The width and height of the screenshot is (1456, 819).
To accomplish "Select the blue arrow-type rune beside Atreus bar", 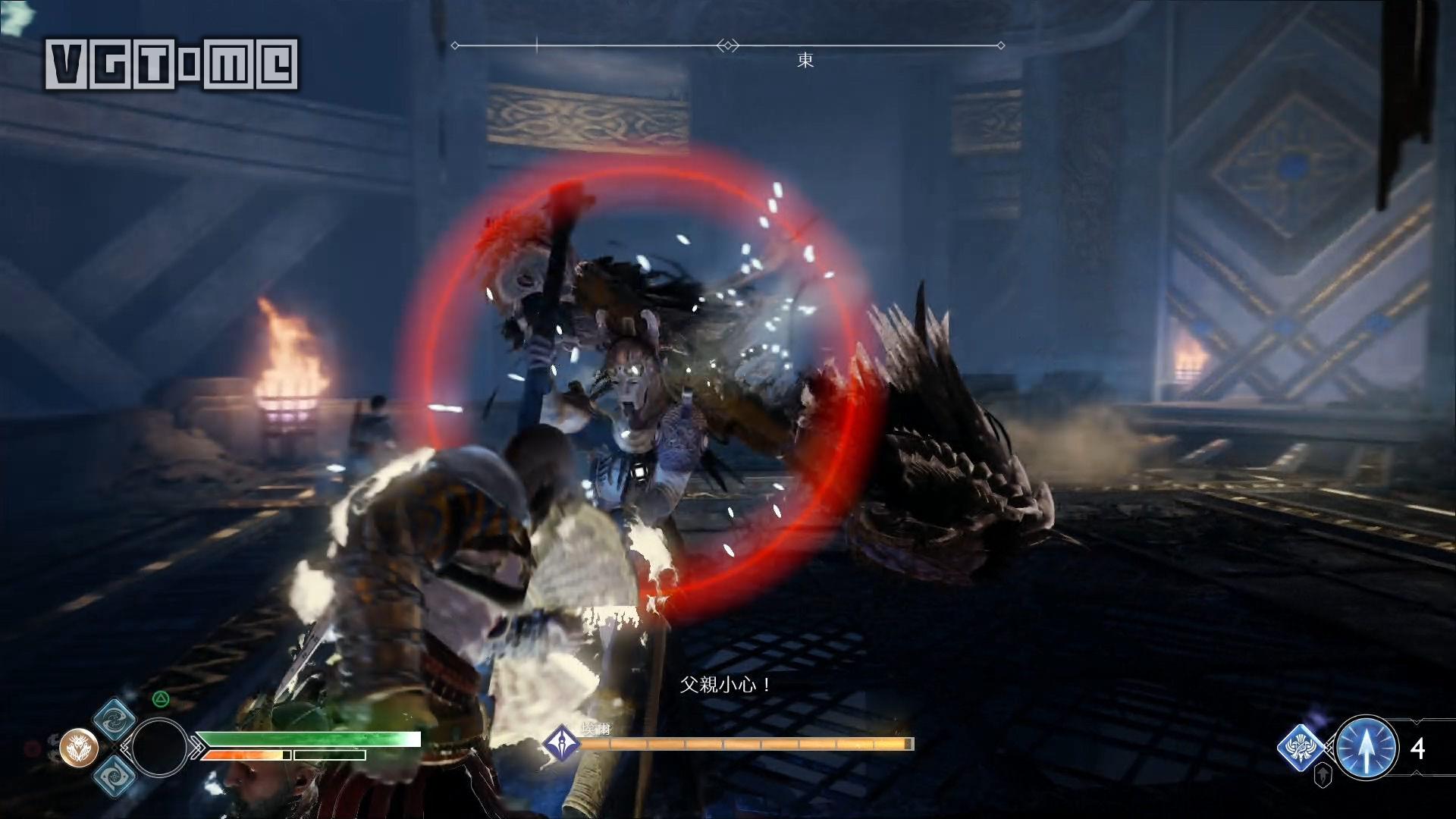I will click(x=1301, y=748).
